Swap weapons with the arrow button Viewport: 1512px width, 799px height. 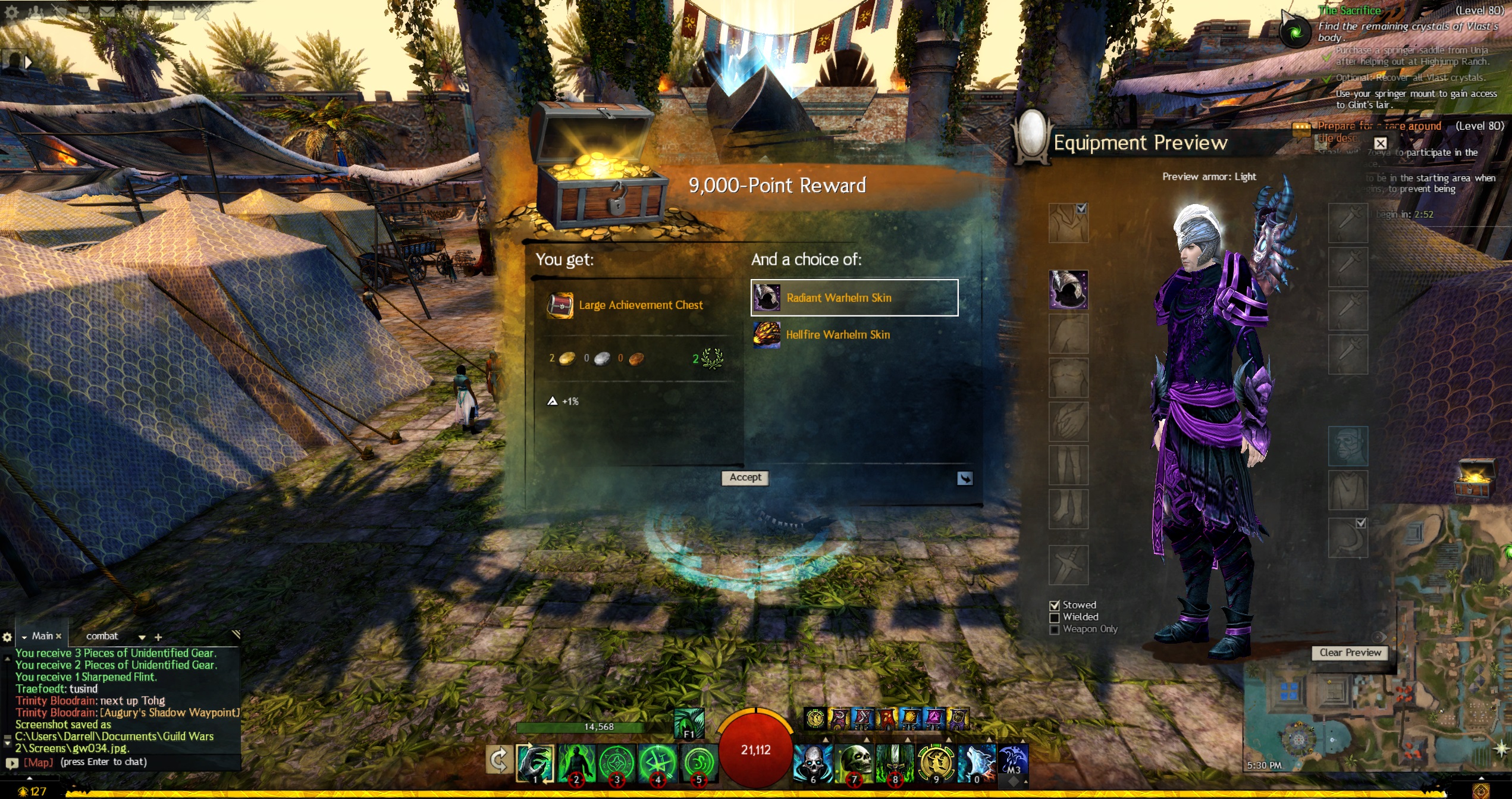[498, 760]
